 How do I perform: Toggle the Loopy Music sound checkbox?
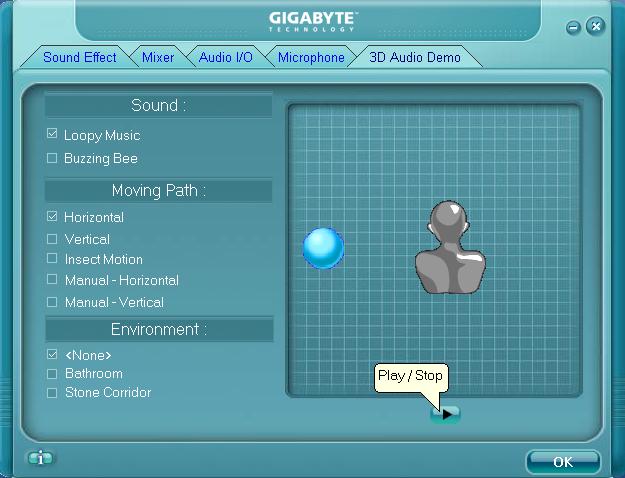(52, 135)
